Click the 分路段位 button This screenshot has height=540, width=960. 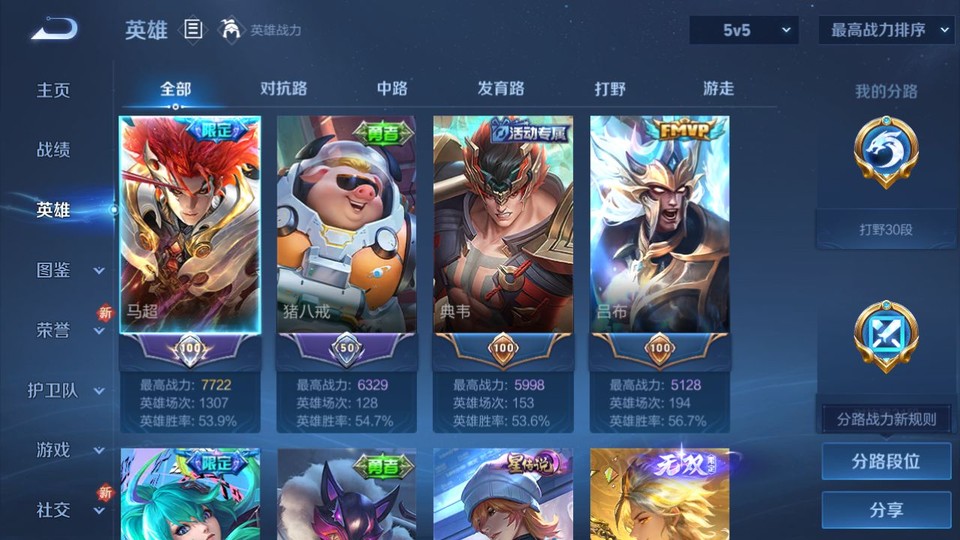click(x=886, y=462)
